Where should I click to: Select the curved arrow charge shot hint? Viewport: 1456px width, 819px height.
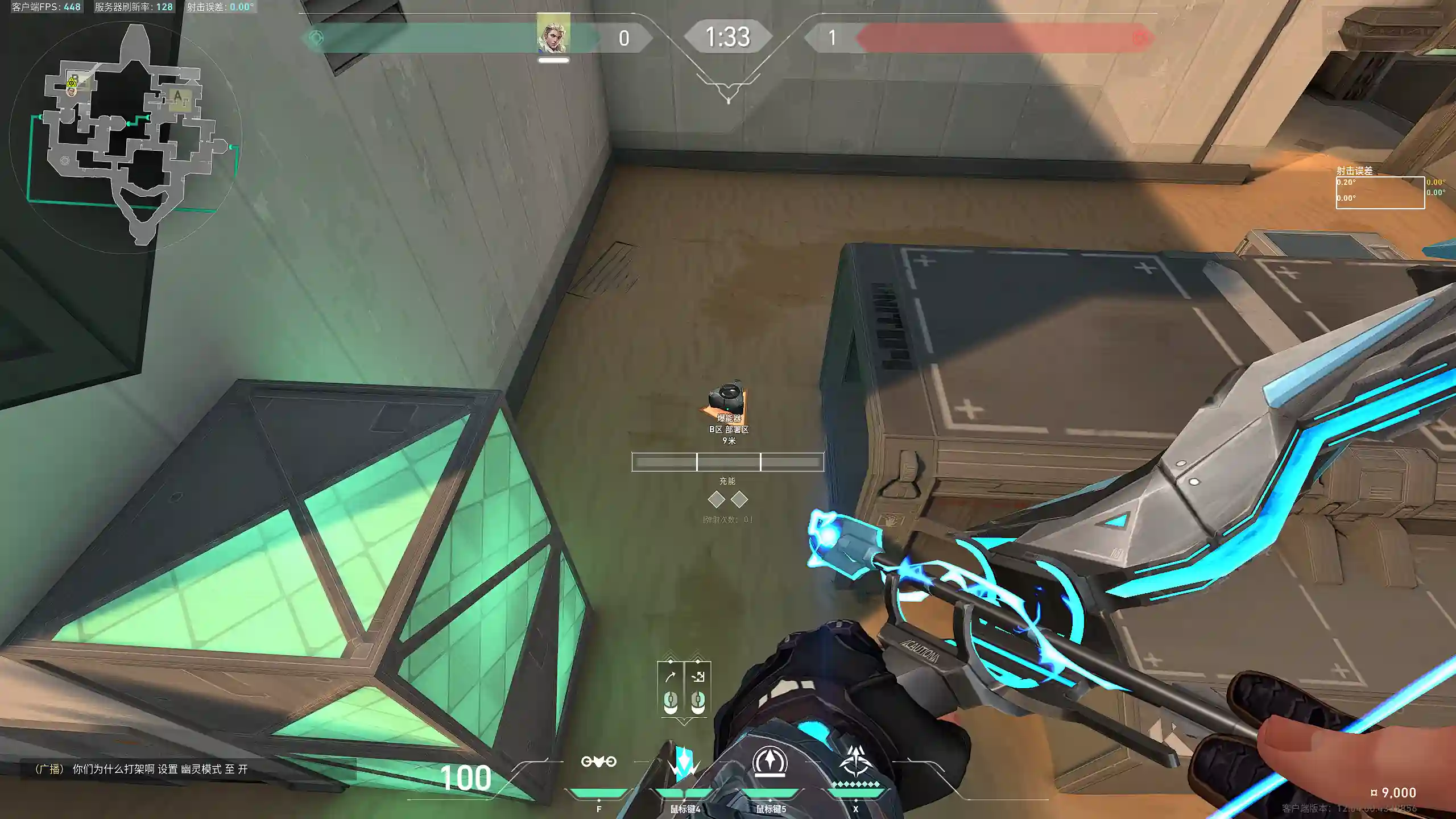pos(671,677)
